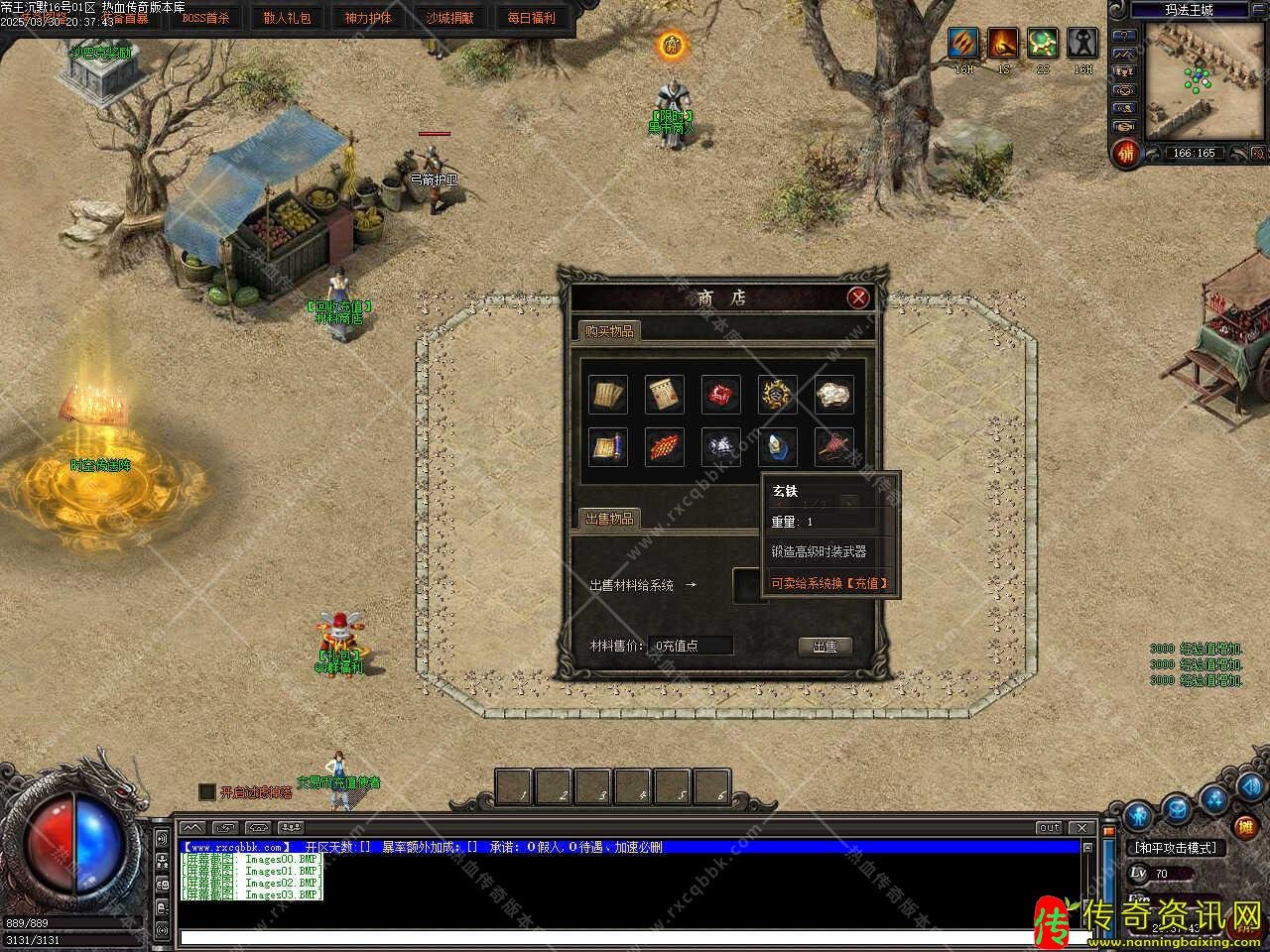The height and width of the screenshot is (952, 1270).
Task: Choose the golden sun emblem item
Action: [x=777, y=394]
